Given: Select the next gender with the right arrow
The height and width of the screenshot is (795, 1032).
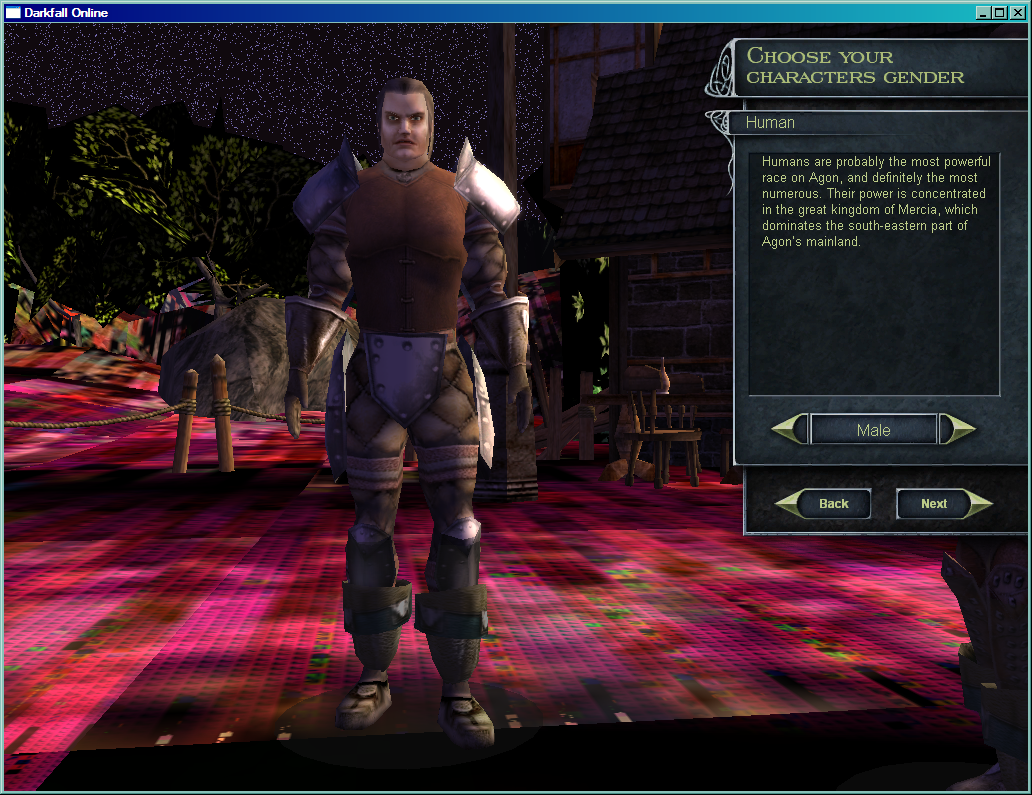Looking at the screenshot, I should (x=958, y=430).
